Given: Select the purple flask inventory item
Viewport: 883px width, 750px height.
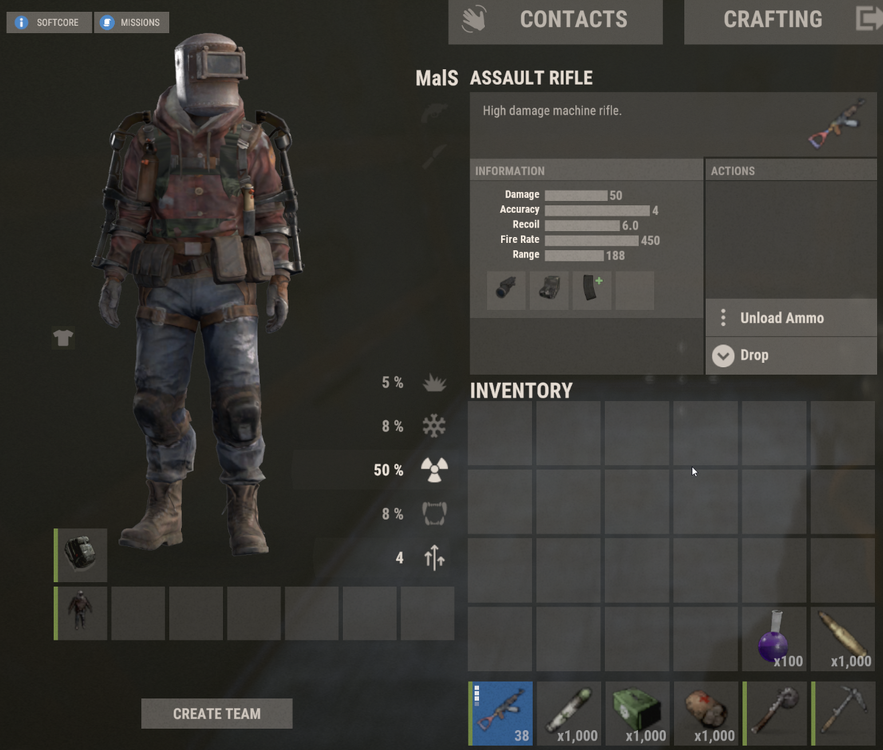Looking at the screenshot, I should point(775,639).
